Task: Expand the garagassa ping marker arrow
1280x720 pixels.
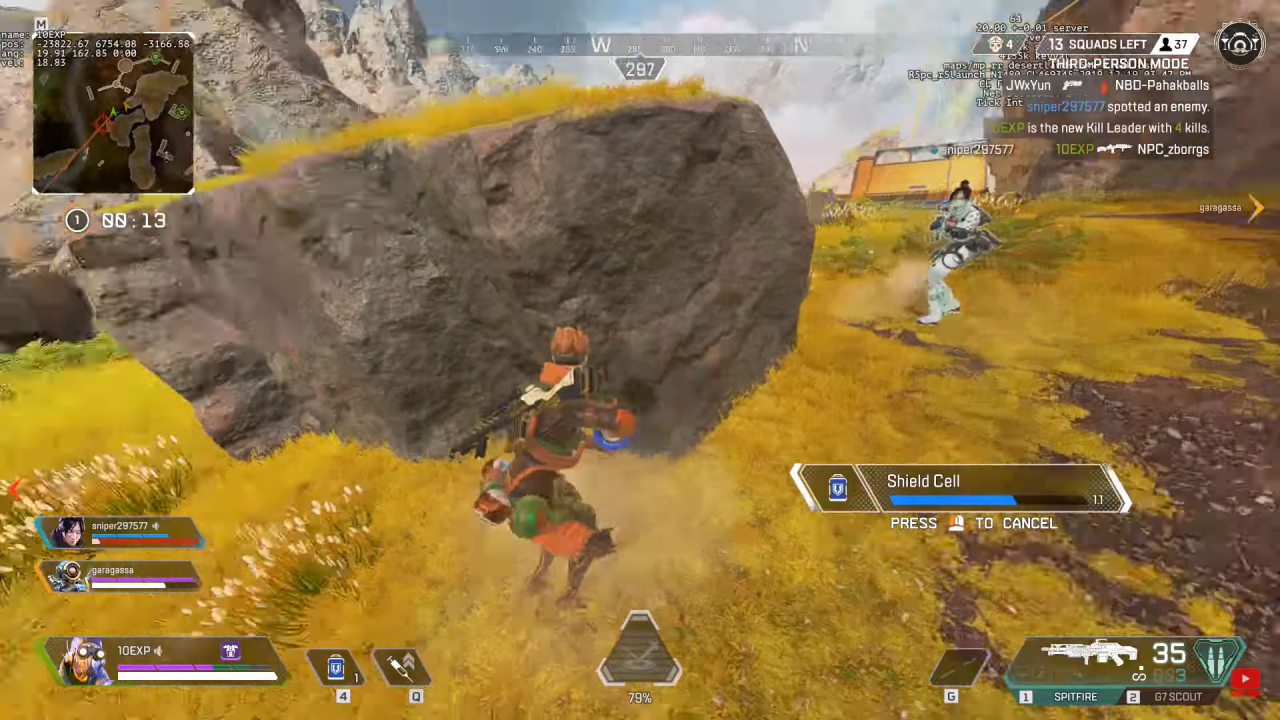Action: (x=1257, y=208)
